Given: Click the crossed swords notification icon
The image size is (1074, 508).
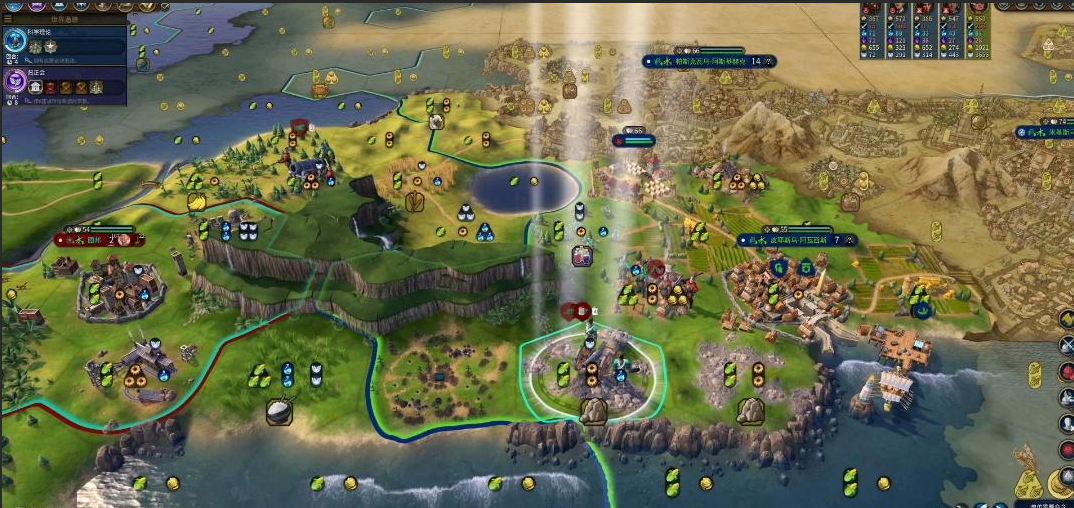Looking at the screenshot, I should click(1065, 346).
